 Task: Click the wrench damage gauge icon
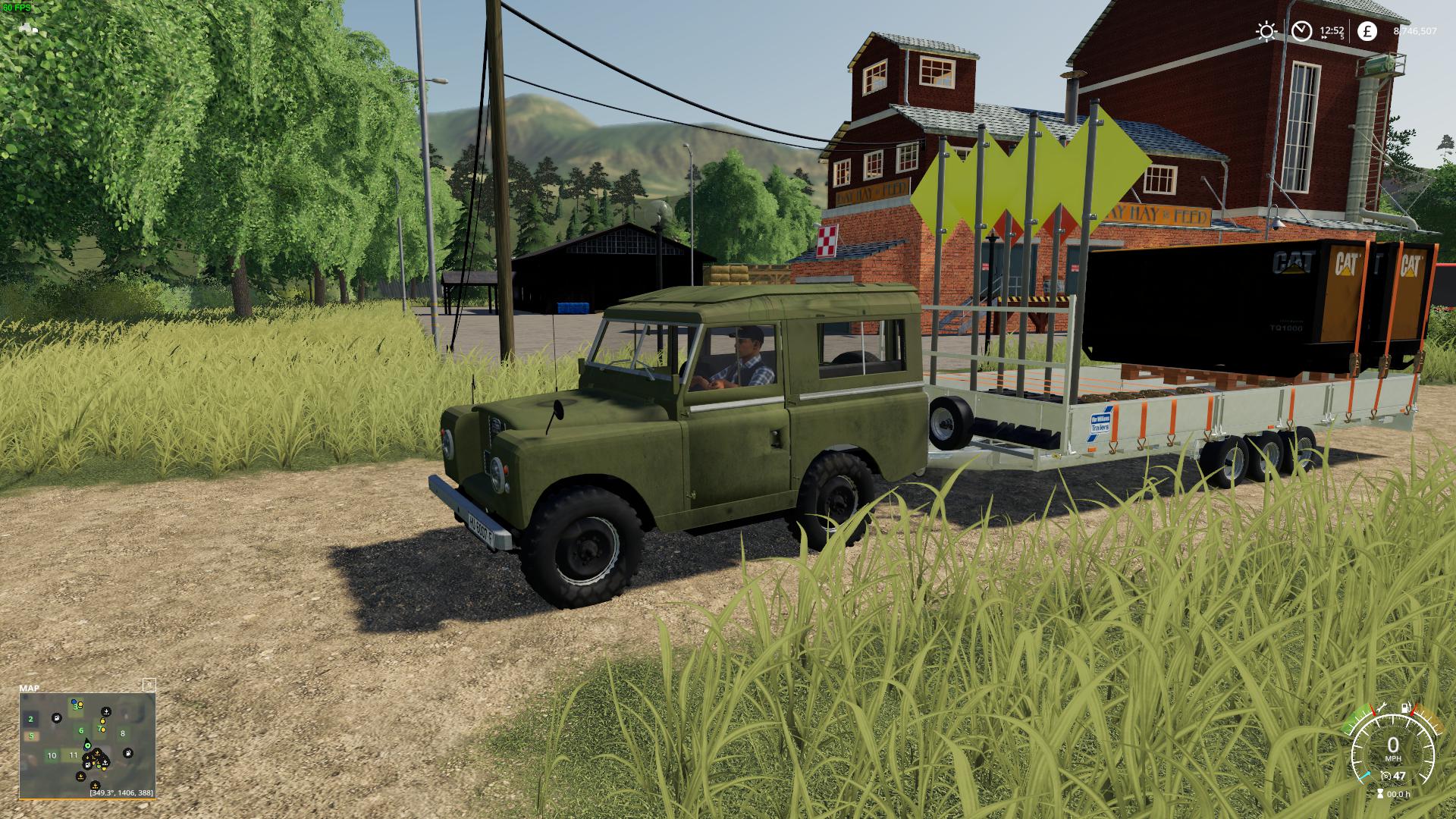point(1381,708)
